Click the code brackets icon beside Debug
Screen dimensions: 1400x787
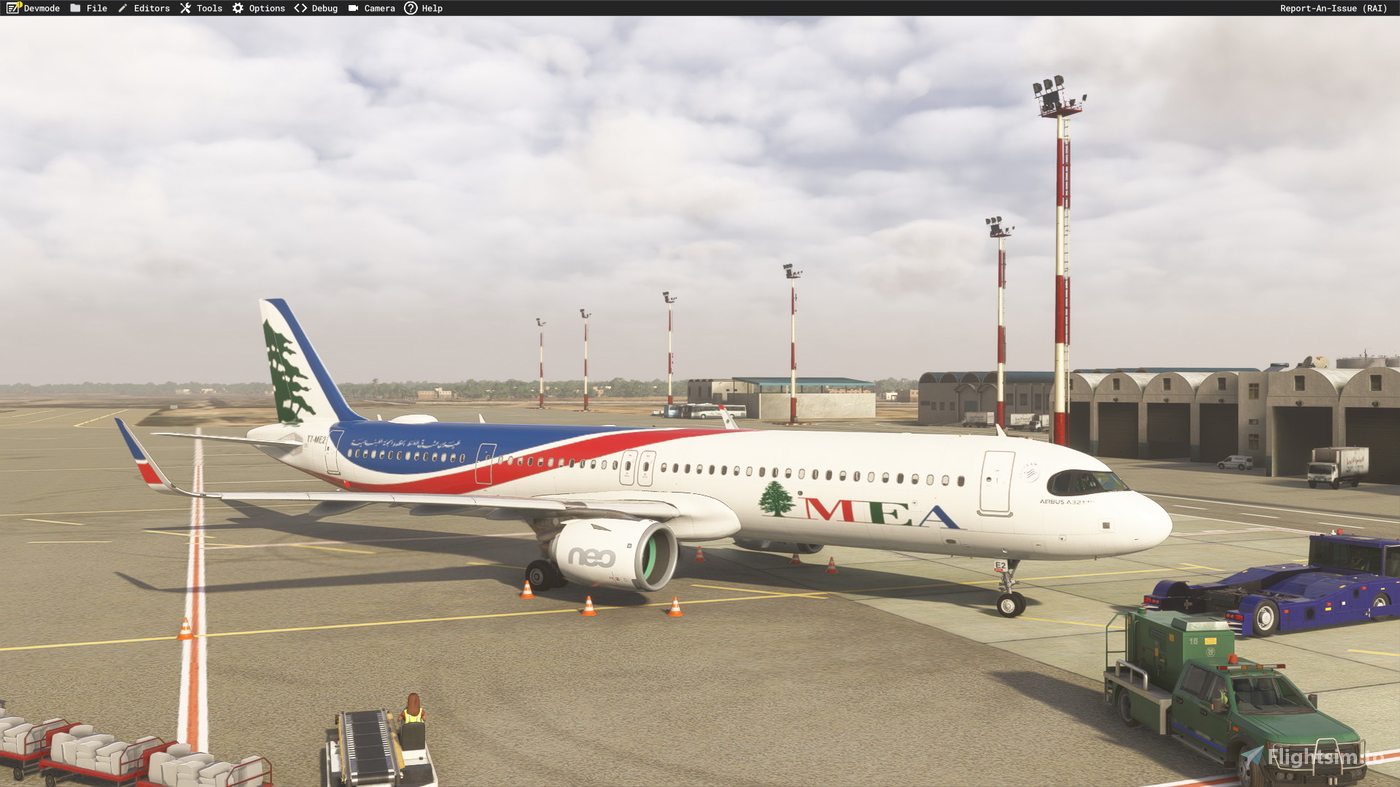[x=299, y=7]
